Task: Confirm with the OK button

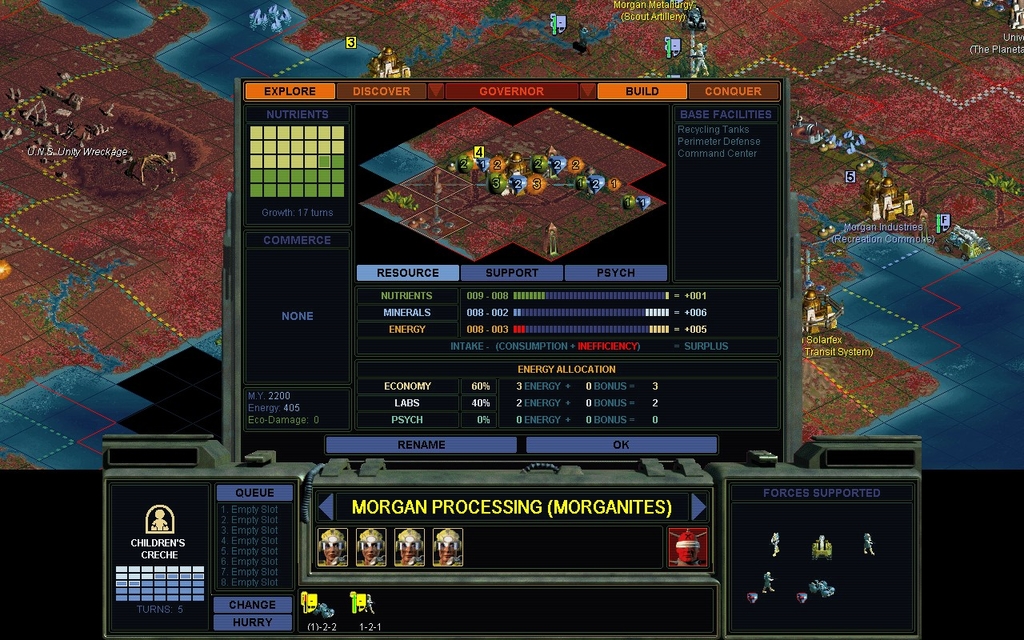Action: click(621, 445)
